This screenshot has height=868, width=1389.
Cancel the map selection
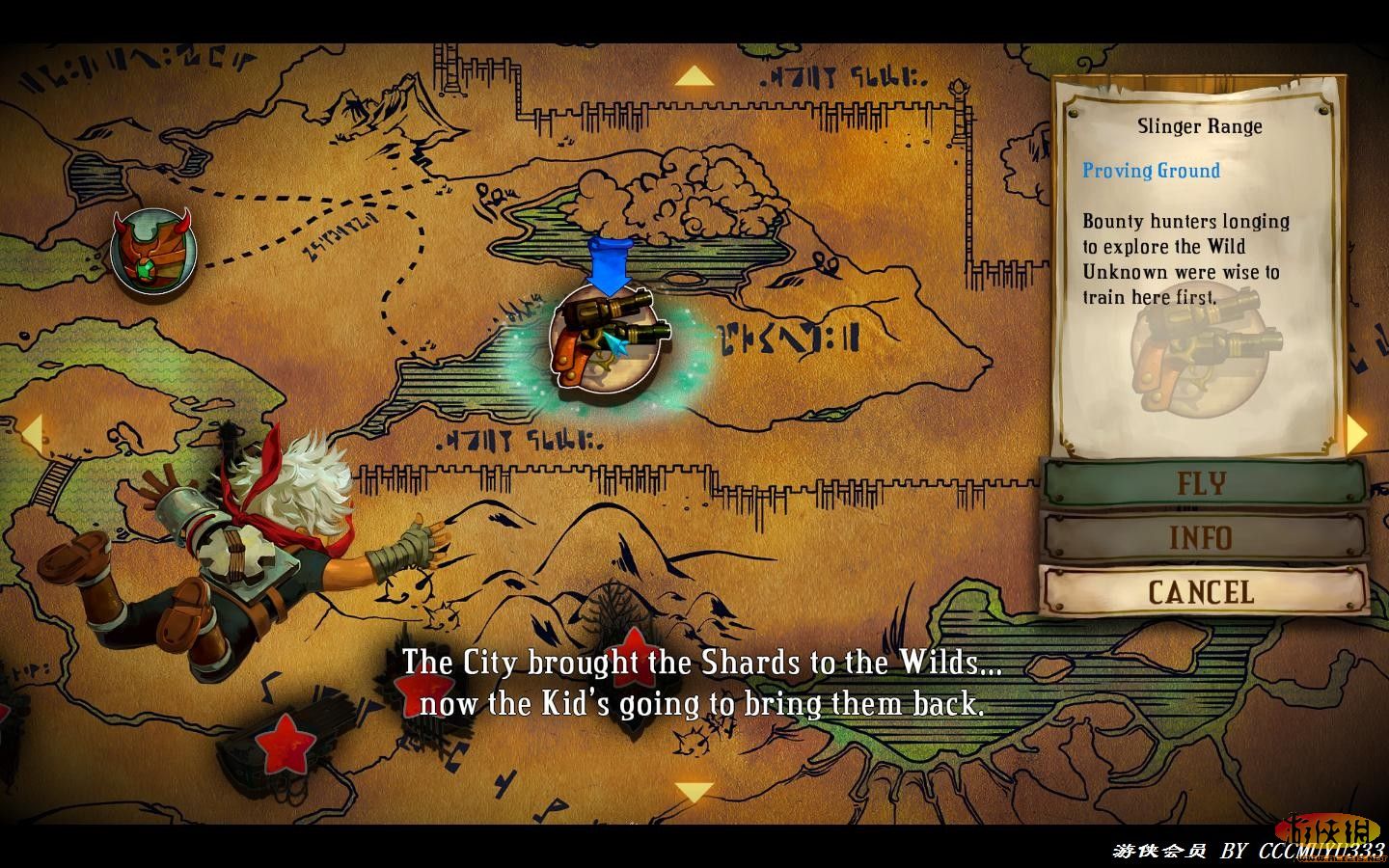(x=1202, y=591)
